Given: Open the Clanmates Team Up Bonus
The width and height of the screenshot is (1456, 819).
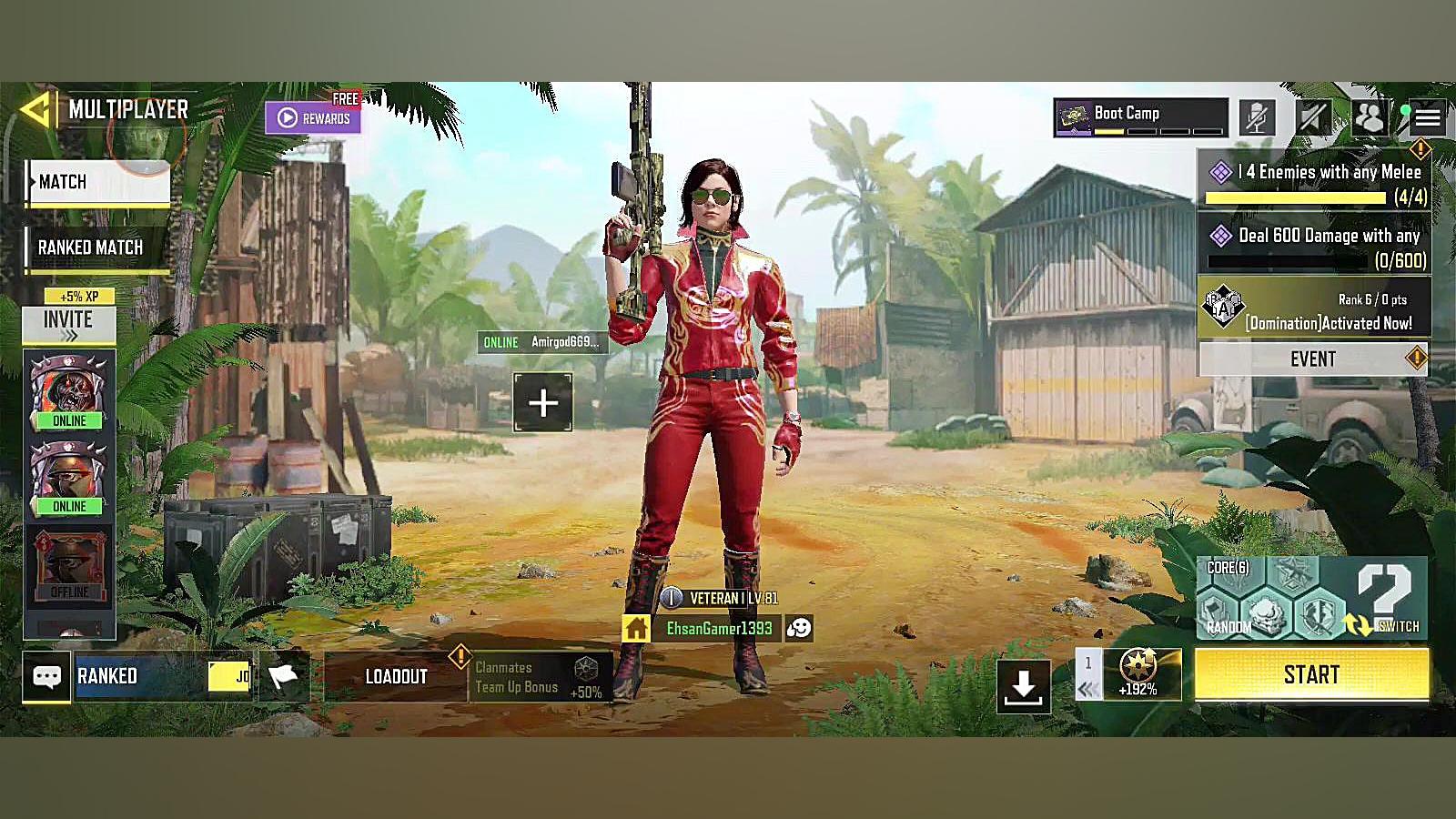Looking at the screenshot, I should [539, 678].
